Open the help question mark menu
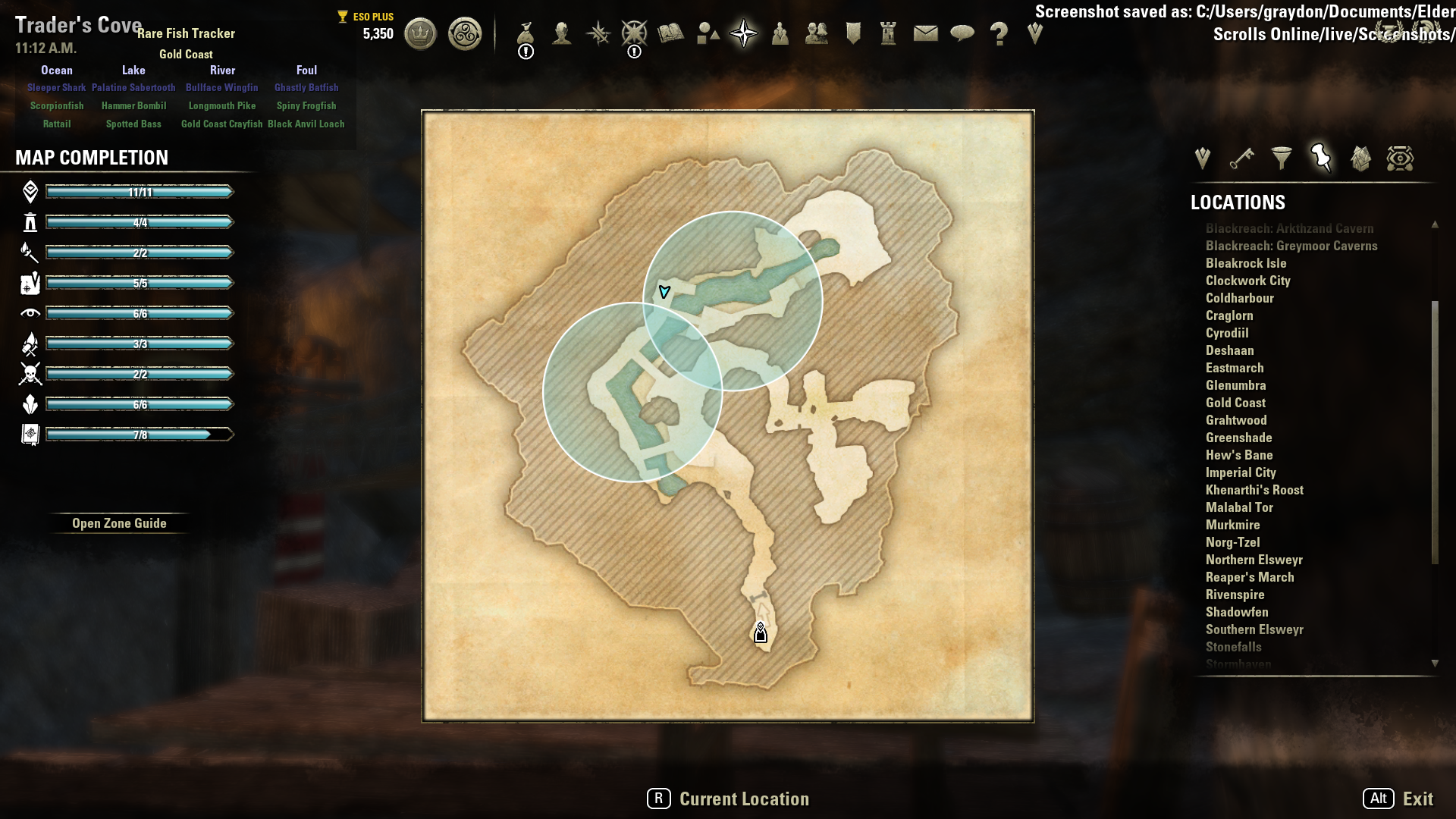This screenshot has width=1456, height=819. click(999, 34)
